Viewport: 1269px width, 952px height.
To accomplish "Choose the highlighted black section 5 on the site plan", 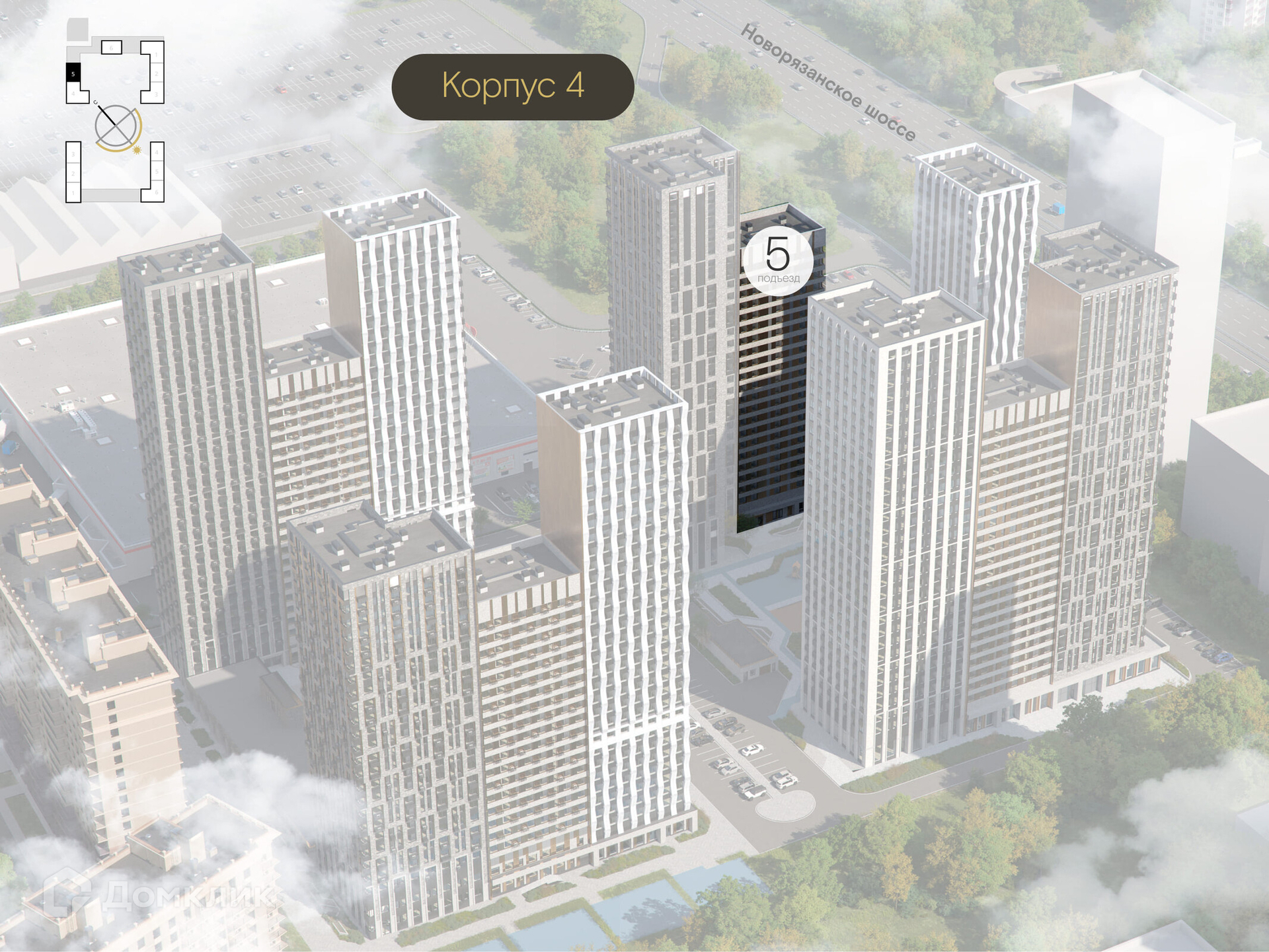I will tap(73, 73).
